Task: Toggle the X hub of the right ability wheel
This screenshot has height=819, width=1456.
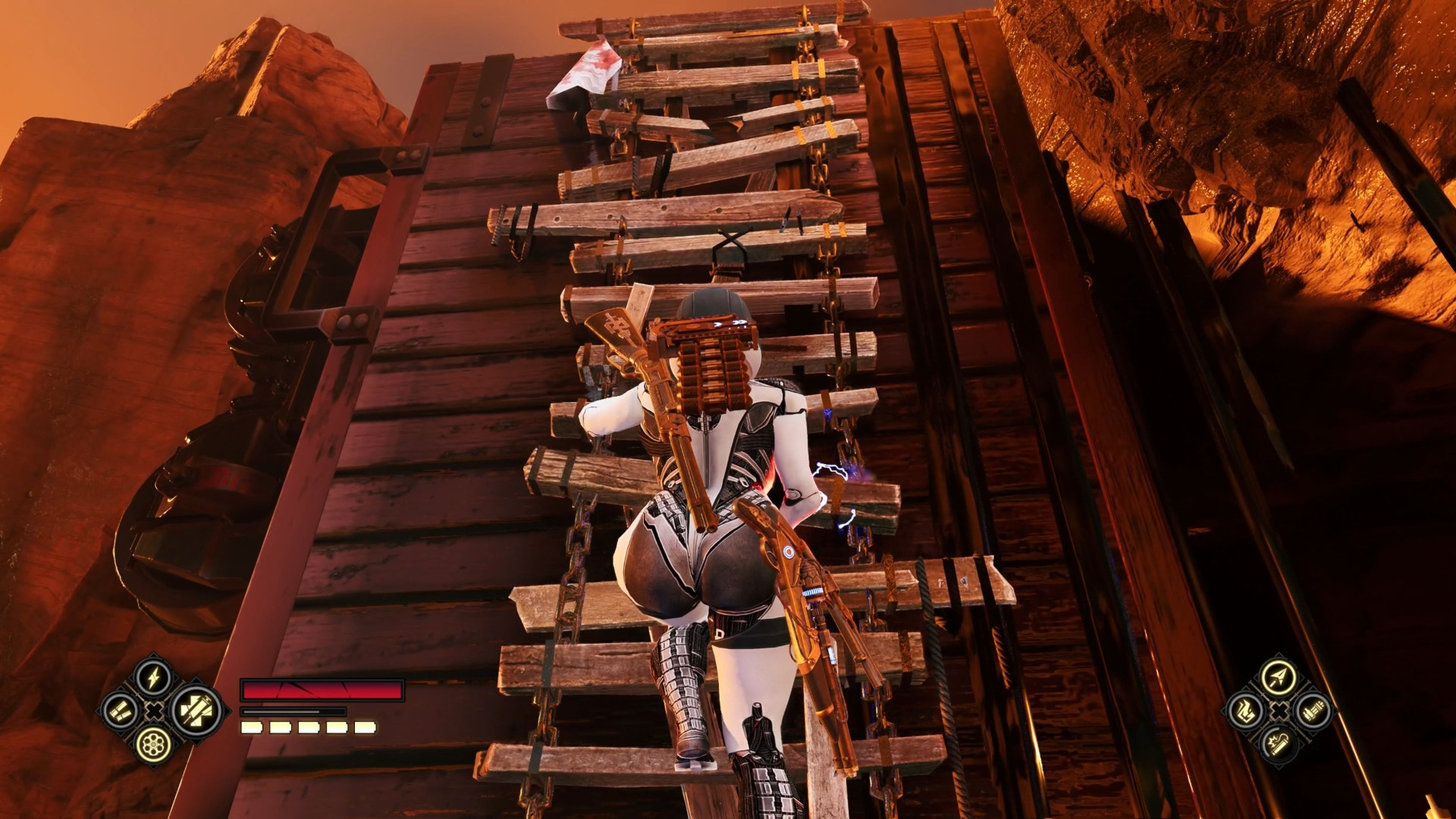Action: (1279, 711)
